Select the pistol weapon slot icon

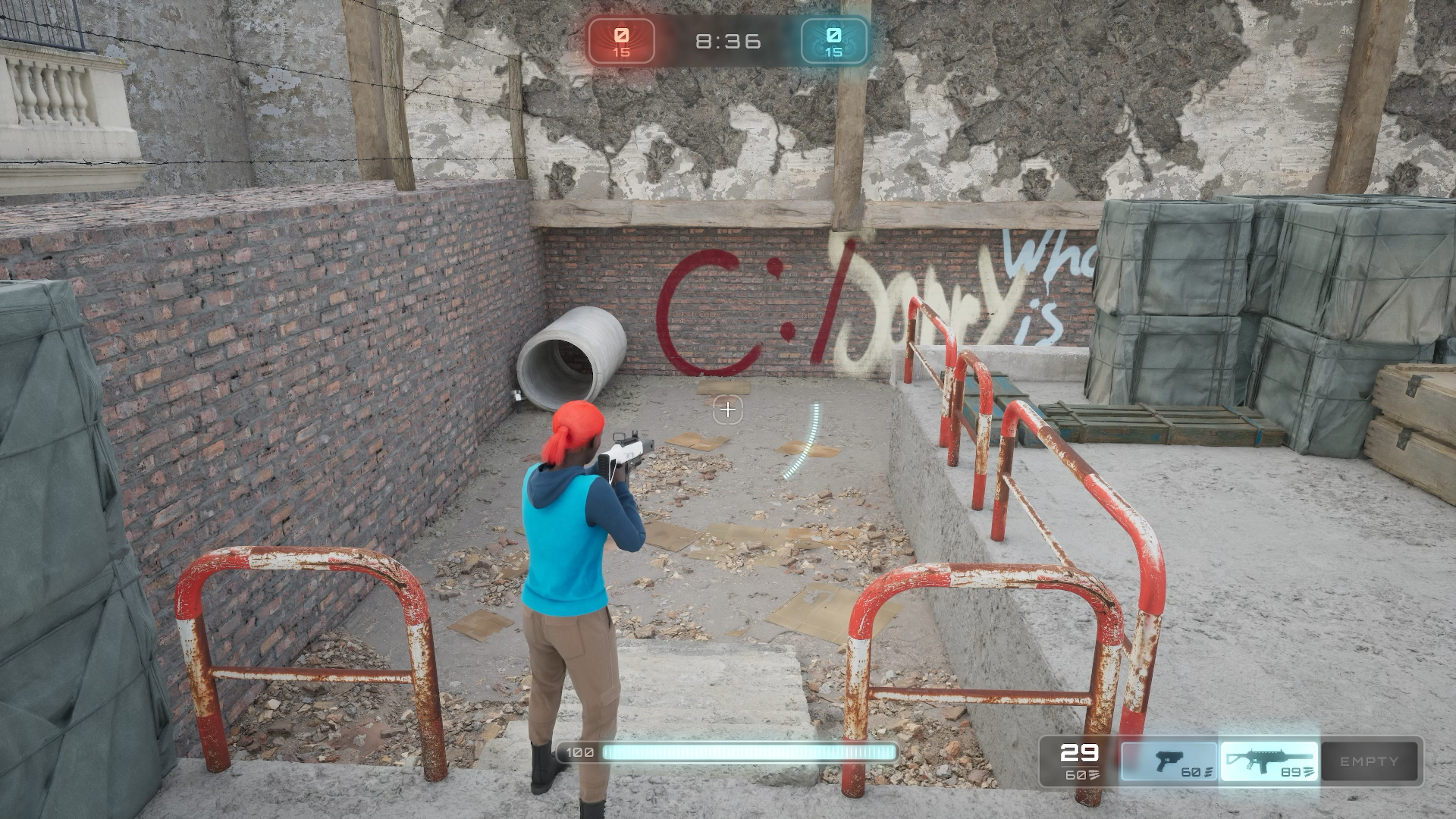(x=1169, y=761)
